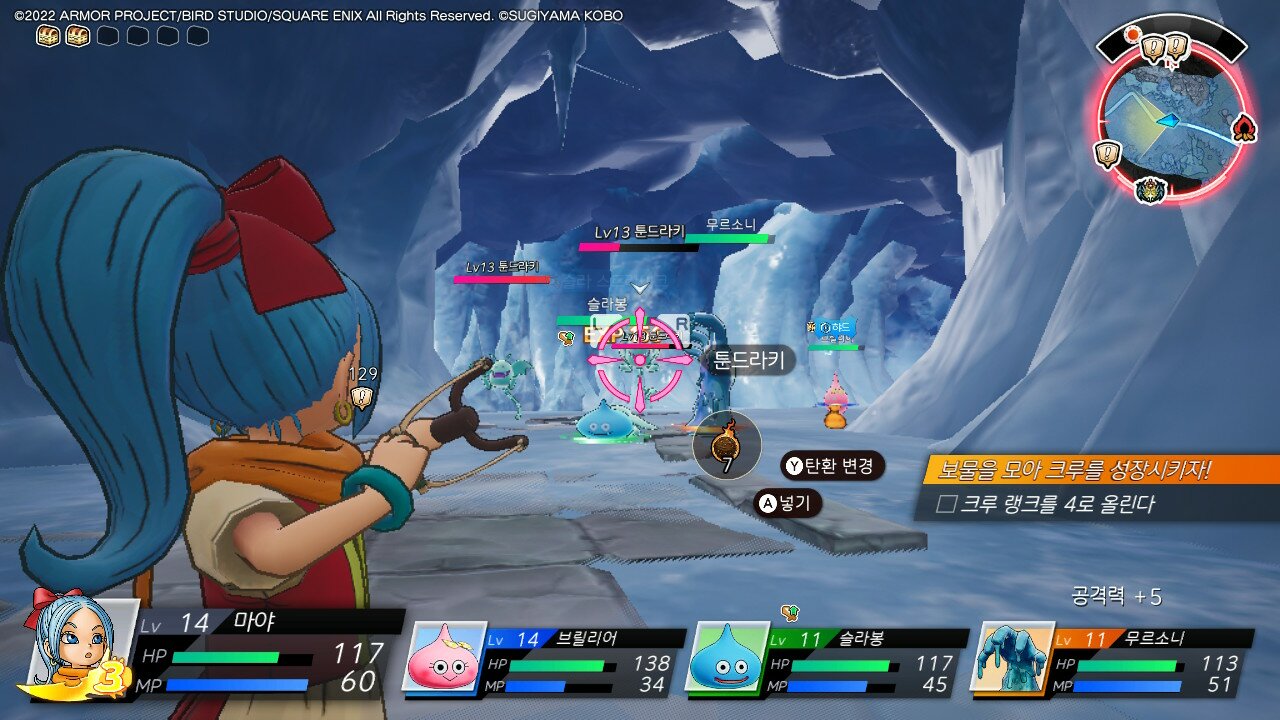Click the red flame marker on minimap
The height and width of the screenshot is (720, 1280).
tap(1244, 128)
